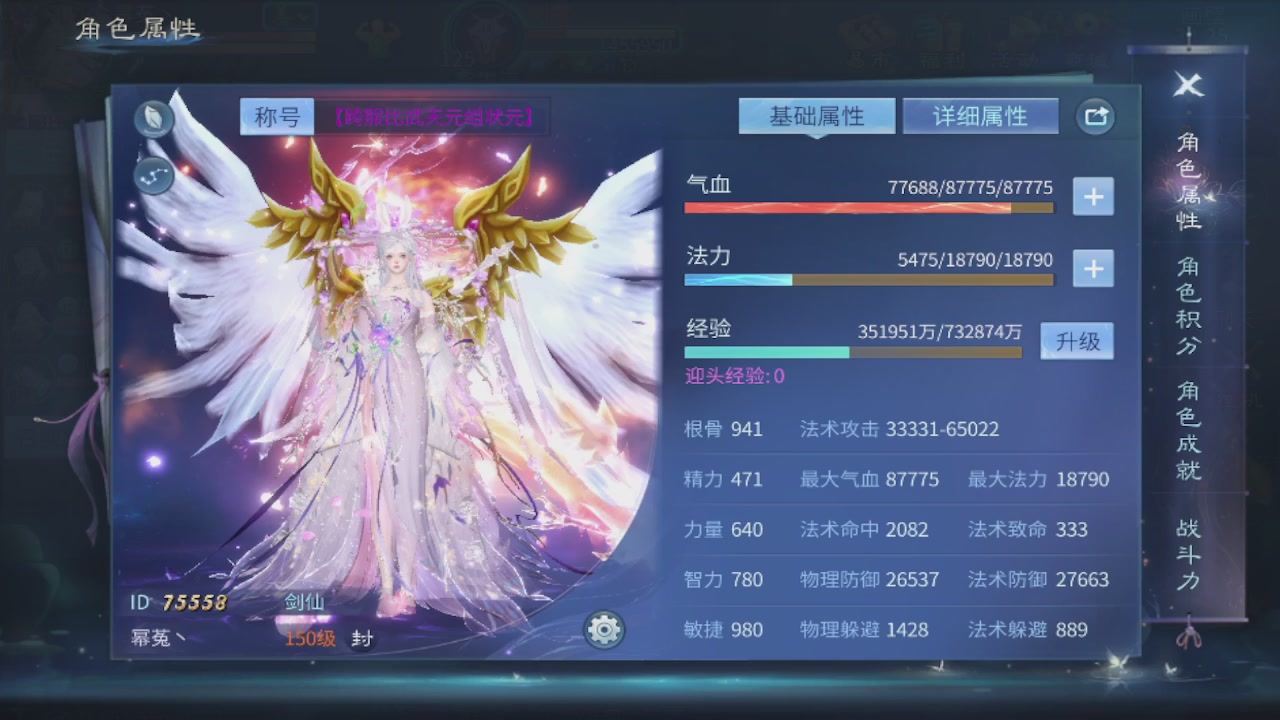
Task: Open the constellation icon on left side
Action: [153, 177]
